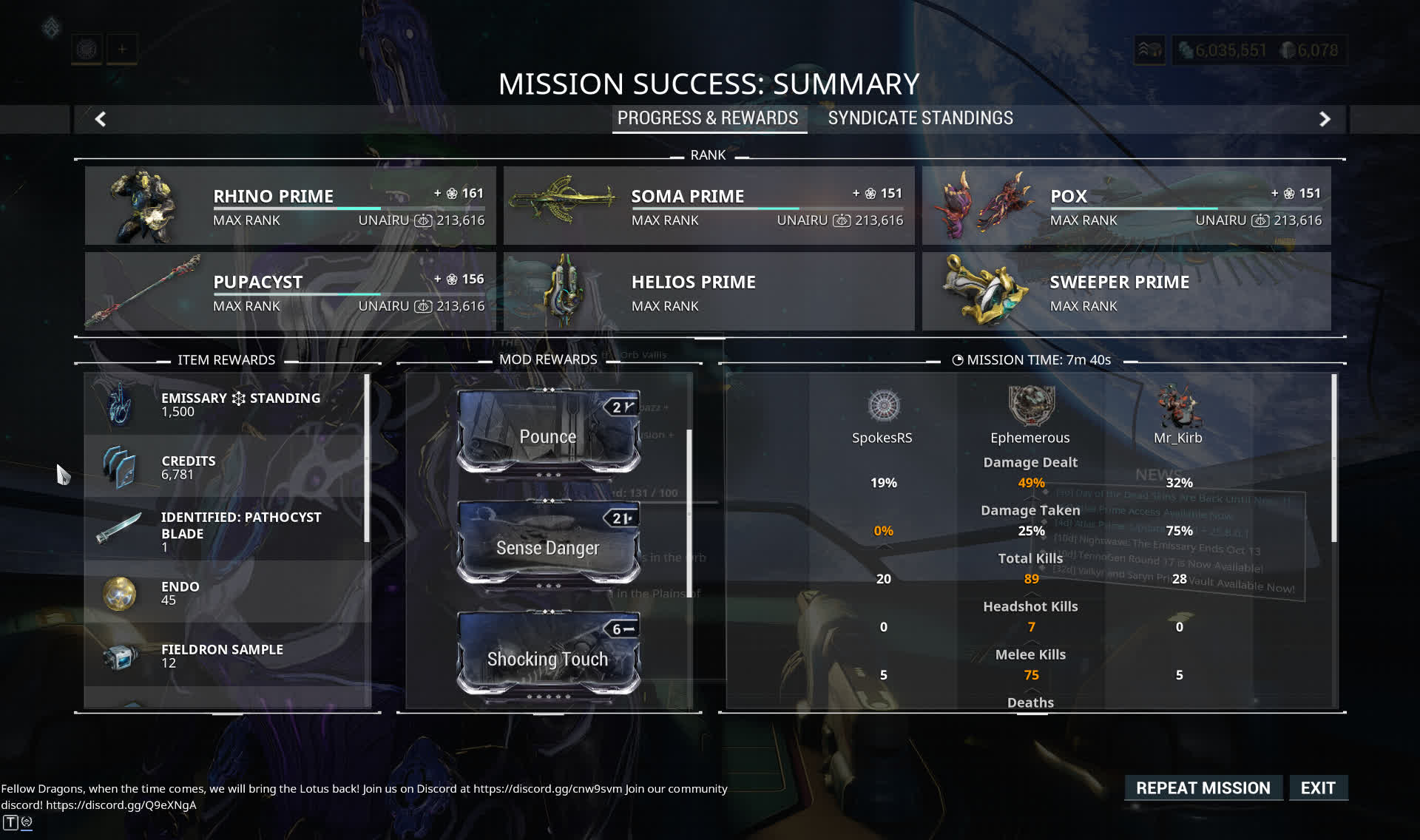
Task: Advance with the right arrow button
Action: [1325, 119]
